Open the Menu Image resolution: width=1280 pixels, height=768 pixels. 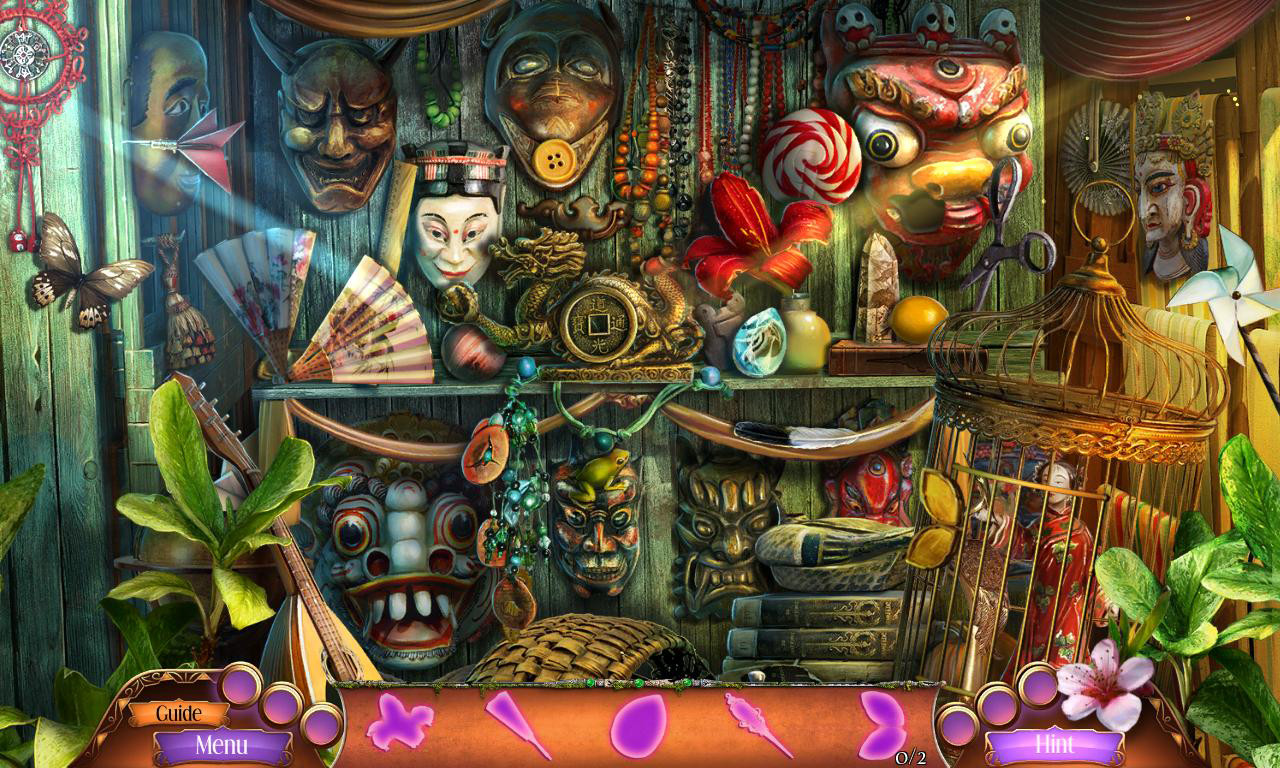click(x=222, y=745)
